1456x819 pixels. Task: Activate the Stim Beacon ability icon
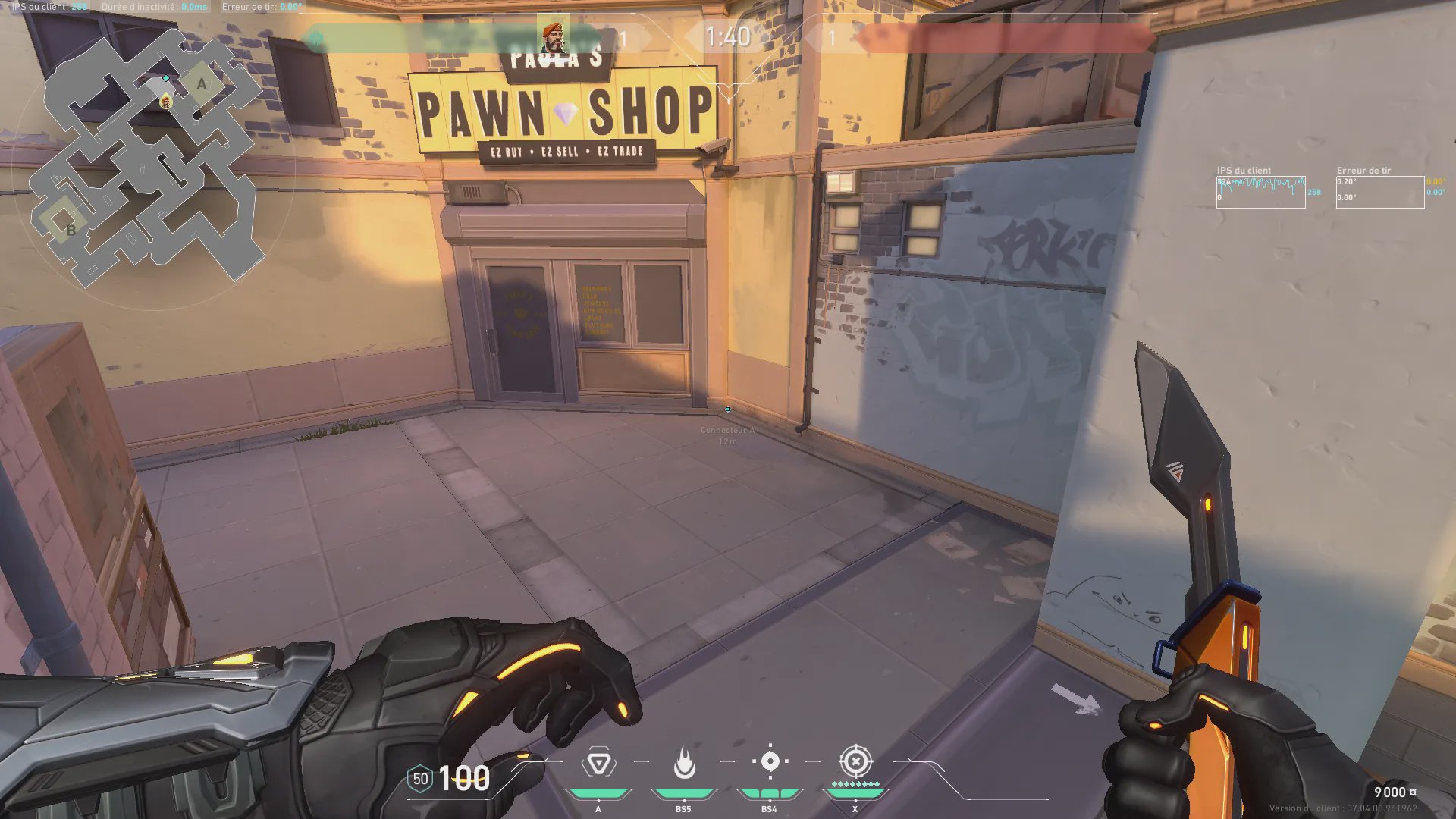click(598, 763)
